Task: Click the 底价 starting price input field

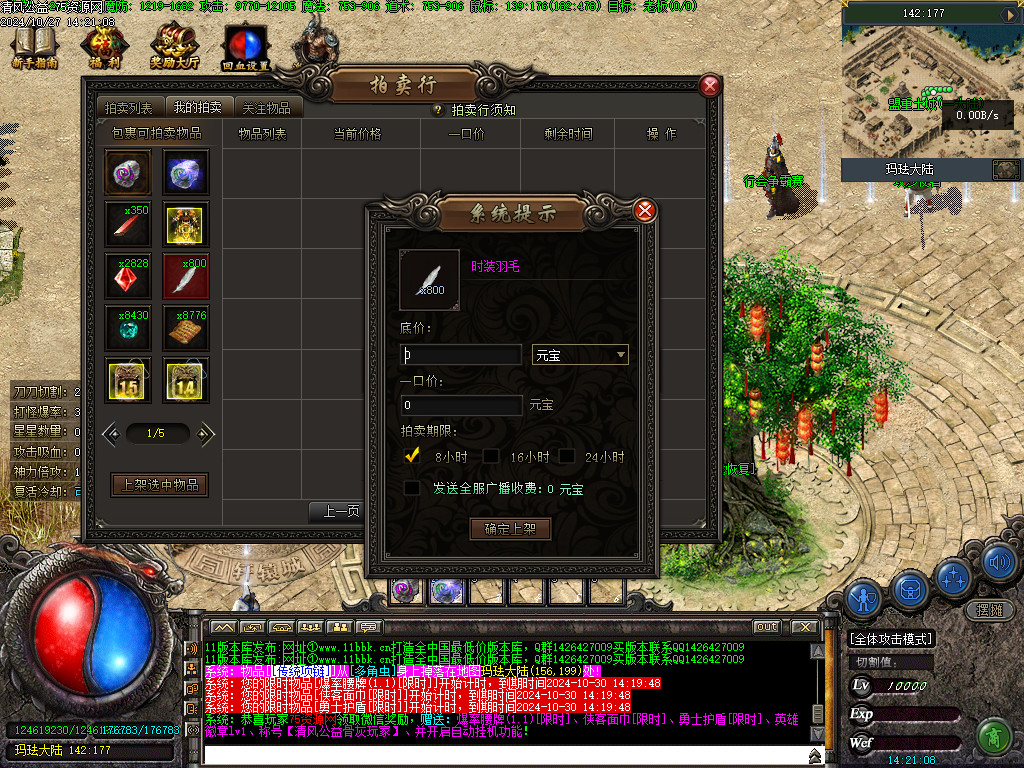Action: (x=461, y=355)
